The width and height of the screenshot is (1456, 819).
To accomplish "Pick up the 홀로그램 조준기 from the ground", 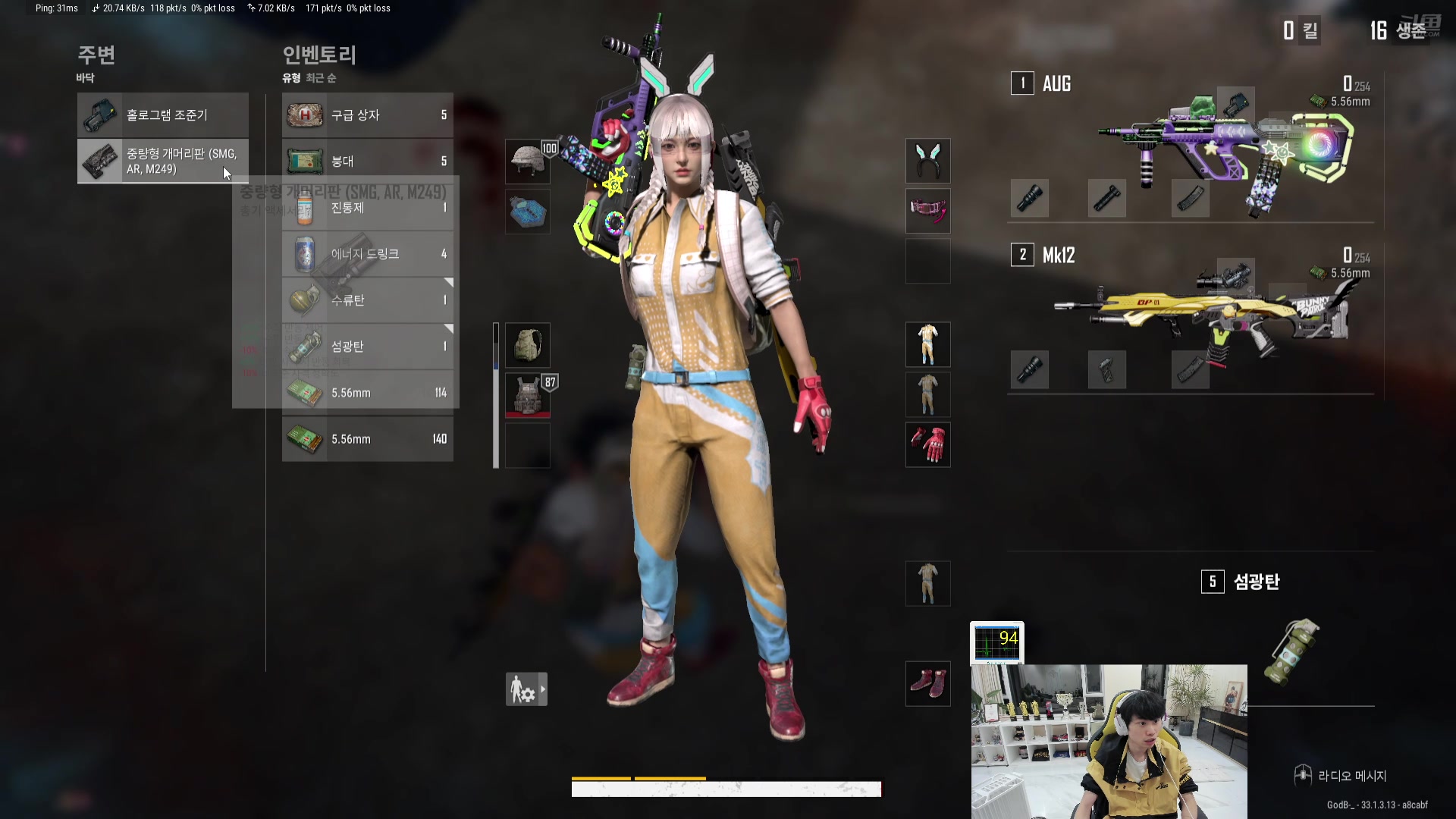I will [x=162, y=115].
